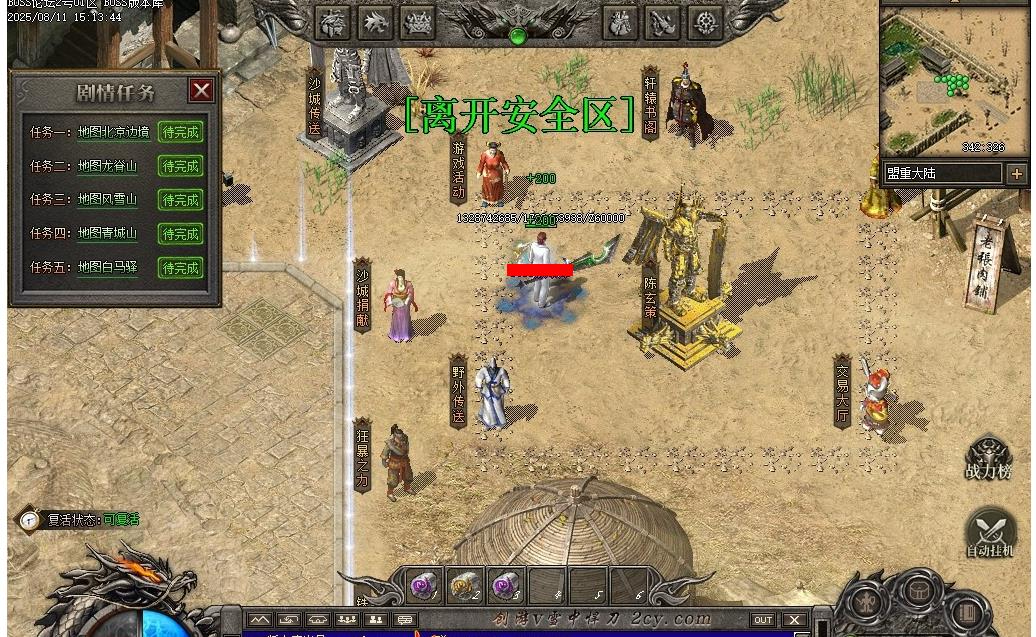Click the green orb at top center

tap(517, 36)
